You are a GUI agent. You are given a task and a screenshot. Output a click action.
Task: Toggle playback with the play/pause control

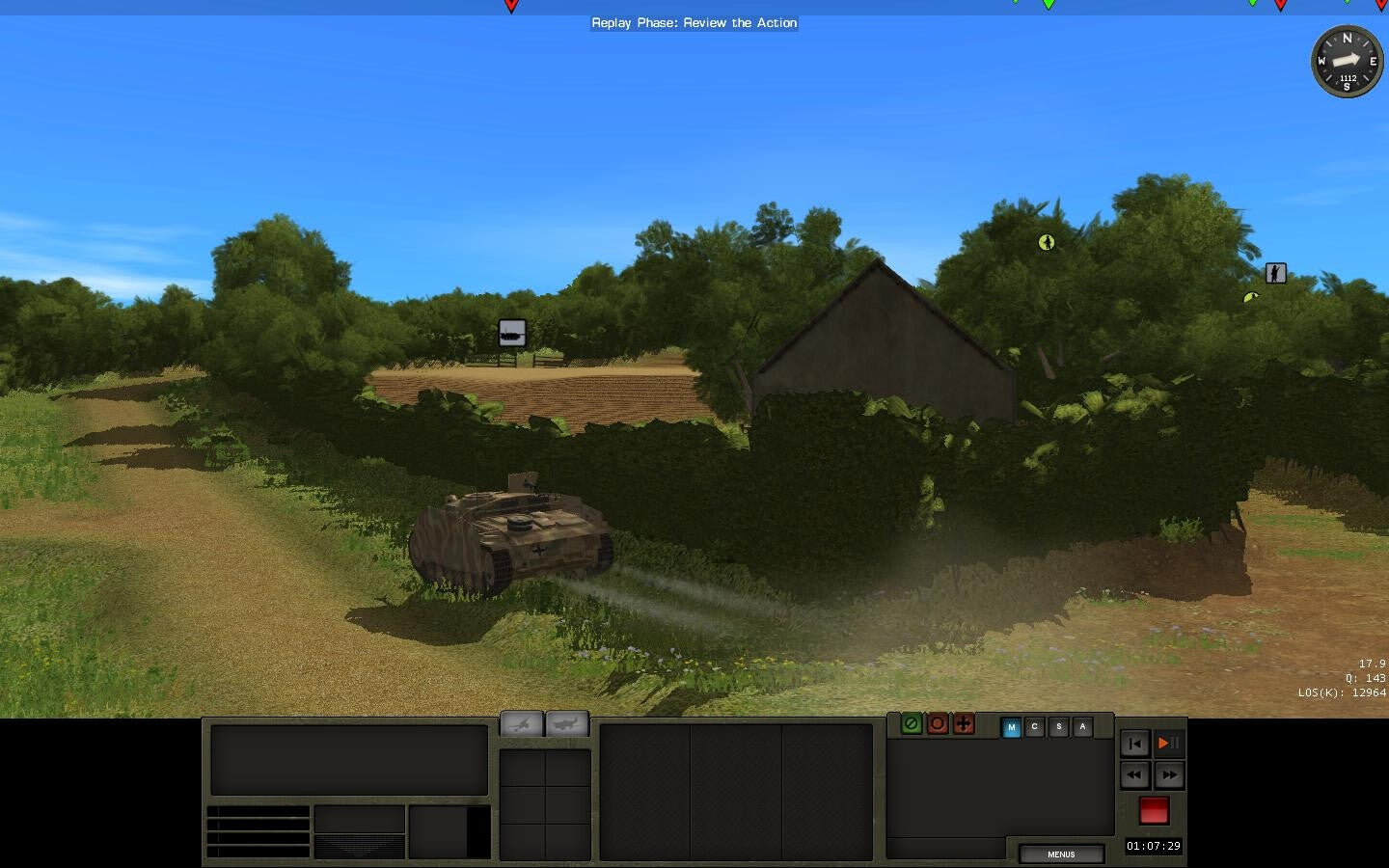pos(1167,743)
